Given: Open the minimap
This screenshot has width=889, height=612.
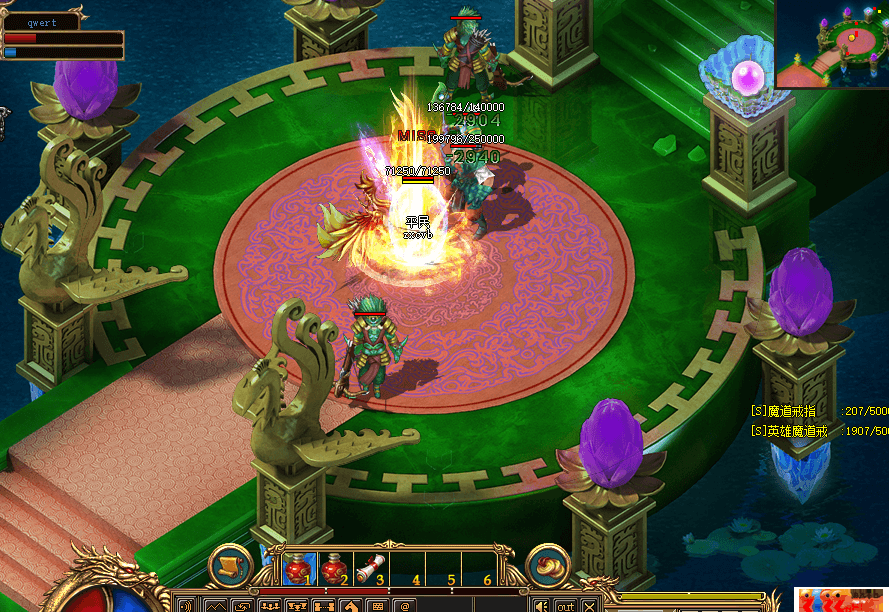Looking at the screenshot, I should 832,45.
